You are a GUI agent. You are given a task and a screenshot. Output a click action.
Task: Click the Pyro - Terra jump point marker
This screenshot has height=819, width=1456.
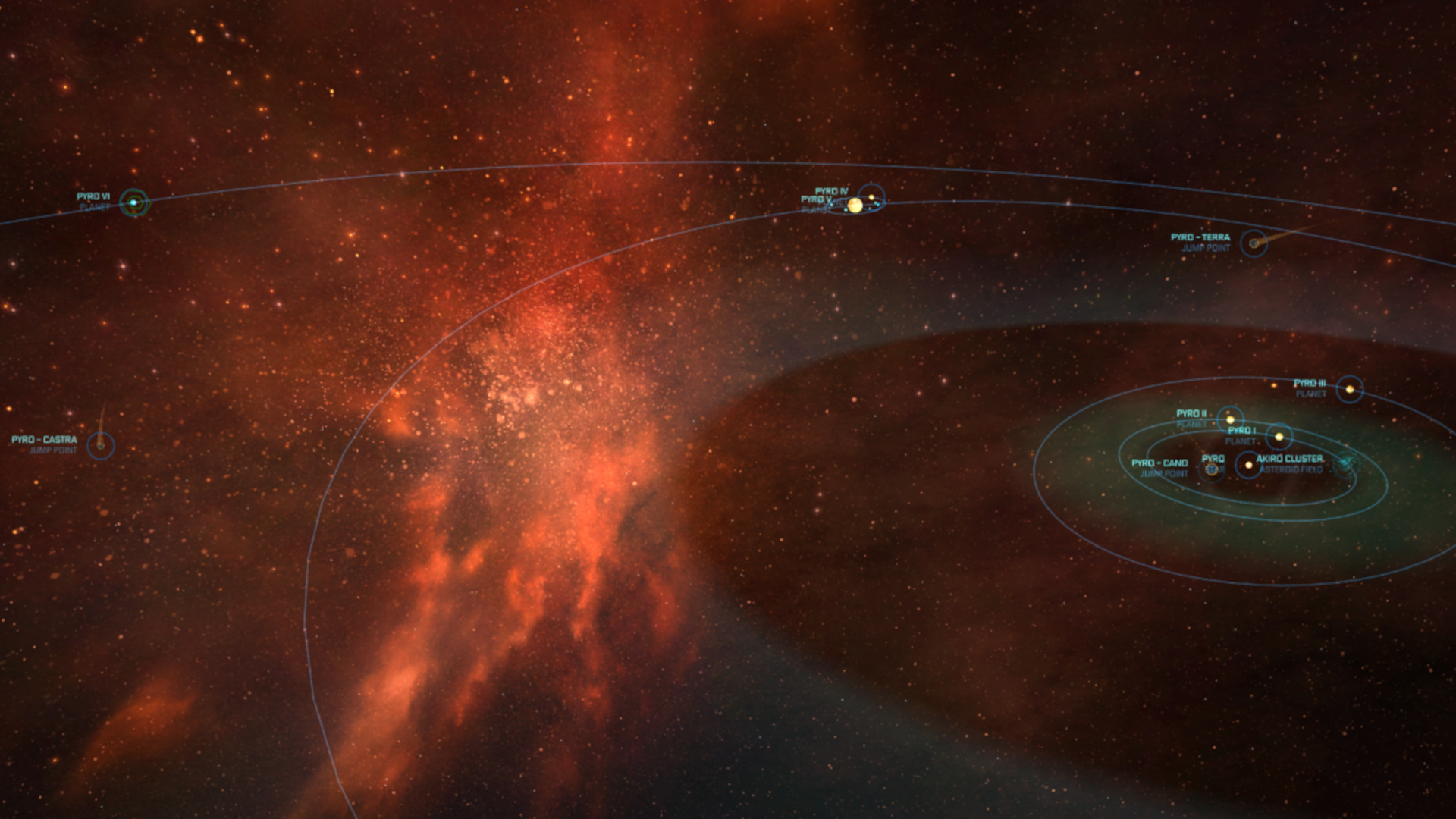pyautogui.click(x=1254, y=243)
